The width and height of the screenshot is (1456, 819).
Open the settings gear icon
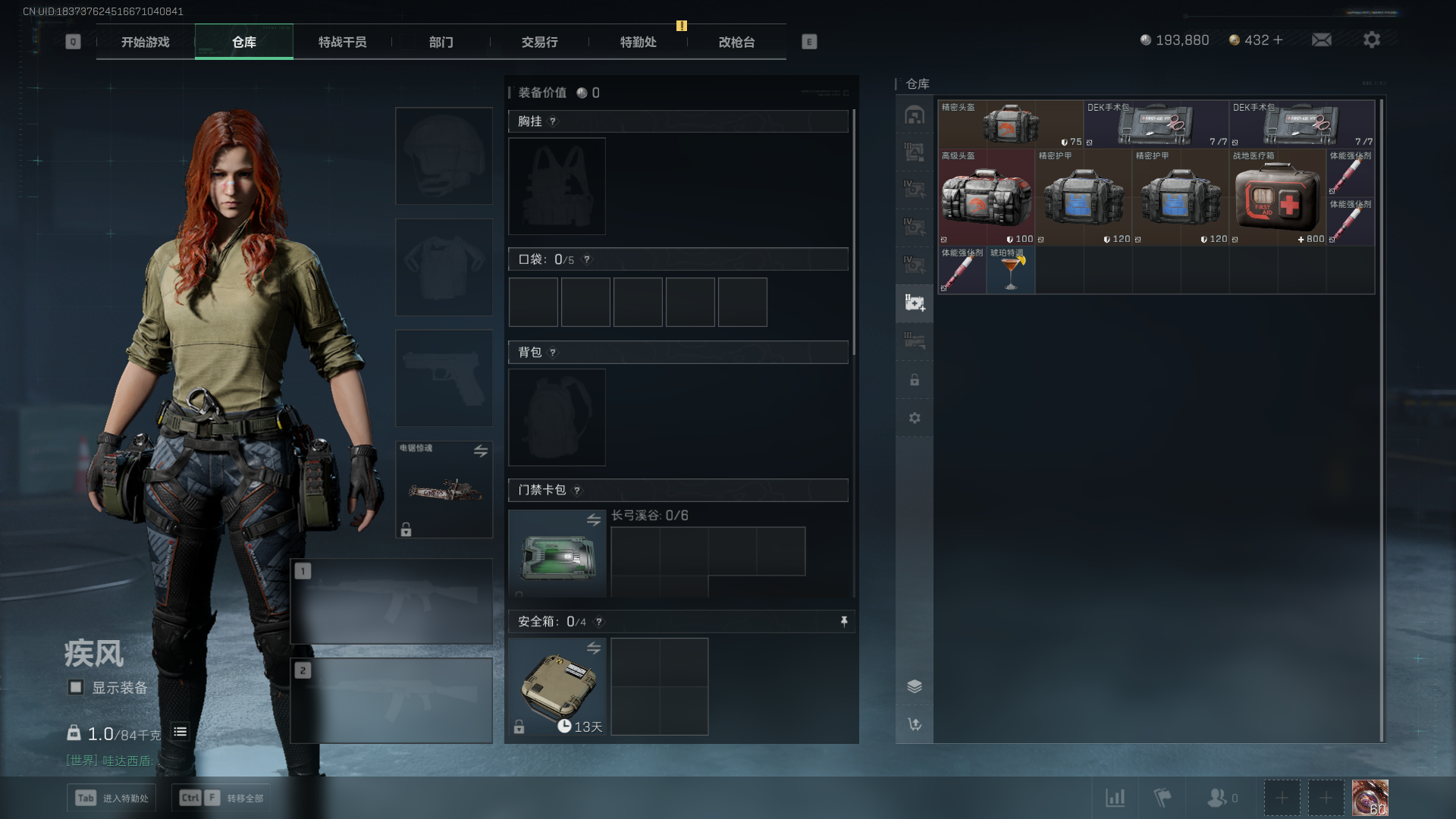(1372, 39)
